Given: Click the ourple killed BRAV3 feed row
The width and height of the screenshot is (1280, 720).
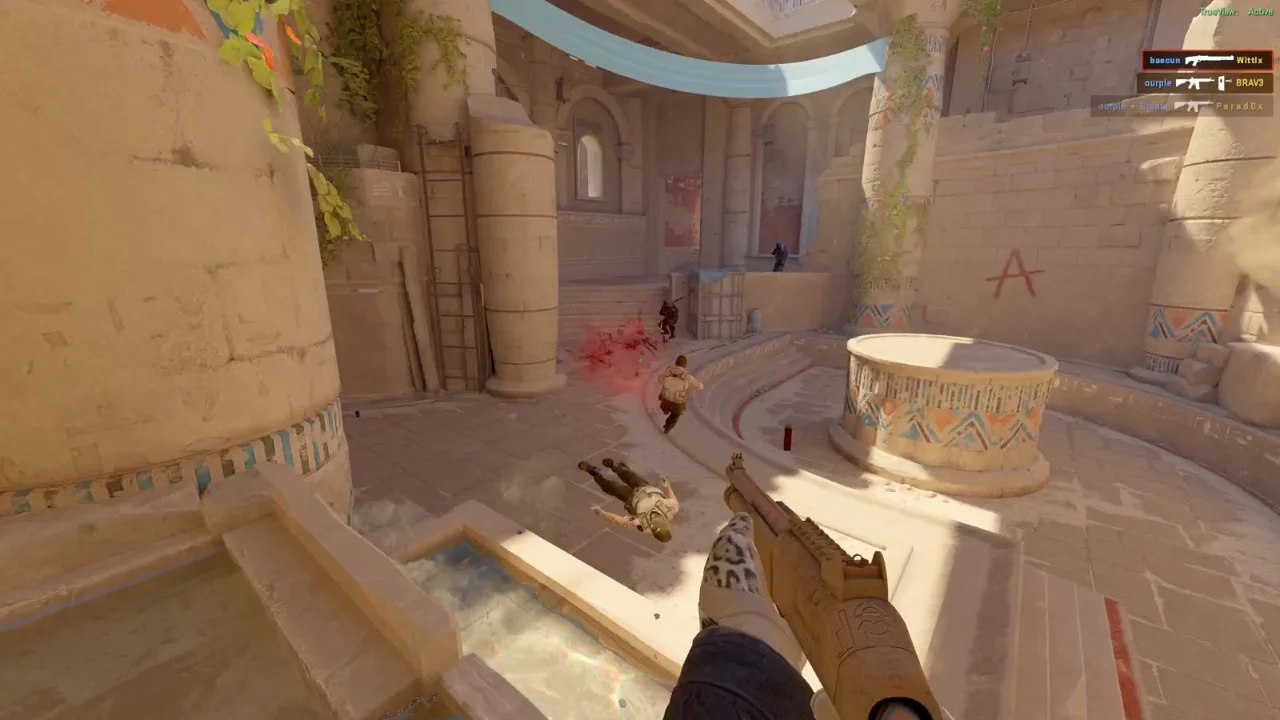Looking at the screenshot, I should pyautogui.click(x=1204, y=83).
